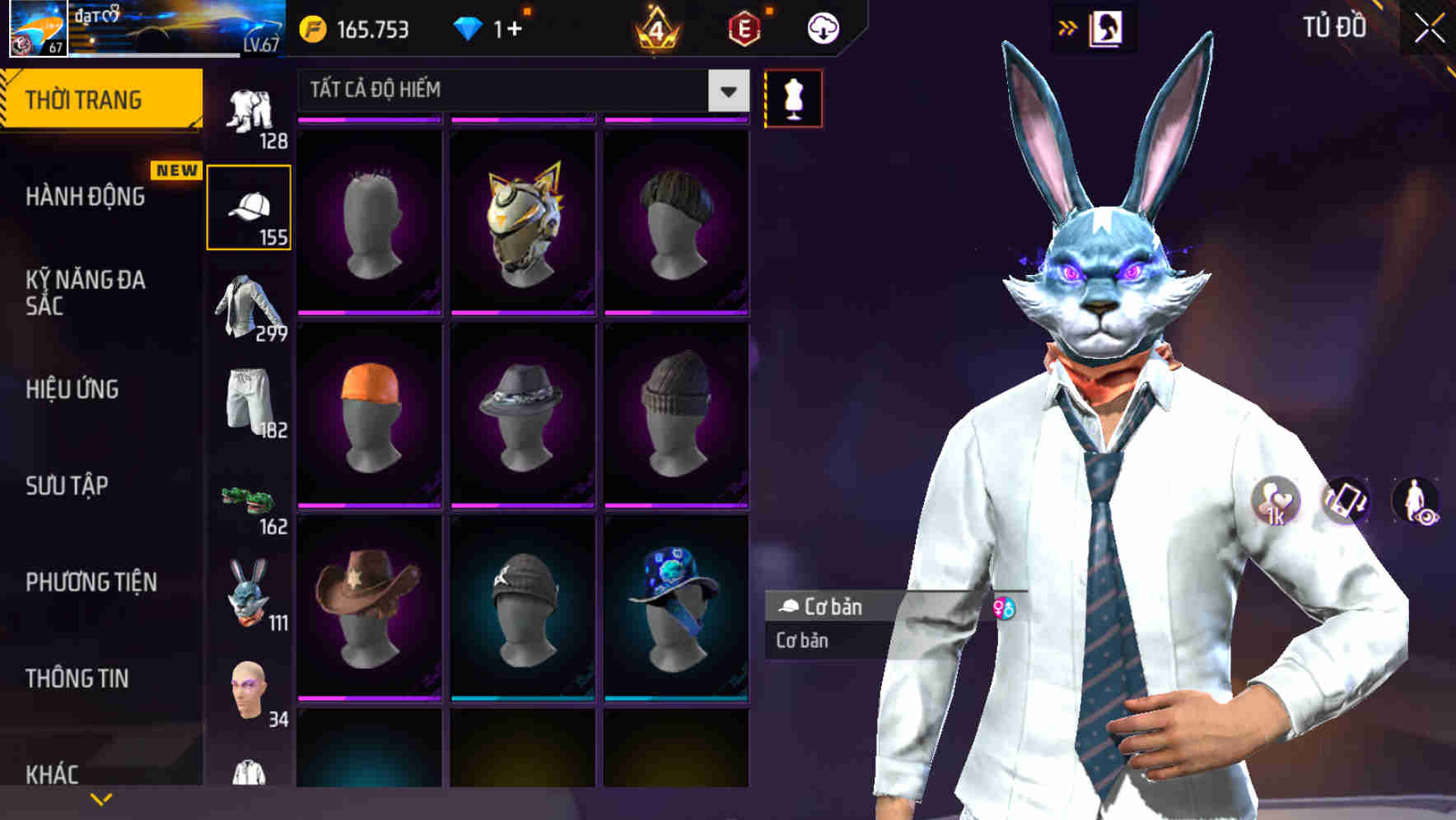This screenshot has height=820, width=1456.
Task: Click the double-arrow expander near the top right
Action: [x=1068, y=27]
